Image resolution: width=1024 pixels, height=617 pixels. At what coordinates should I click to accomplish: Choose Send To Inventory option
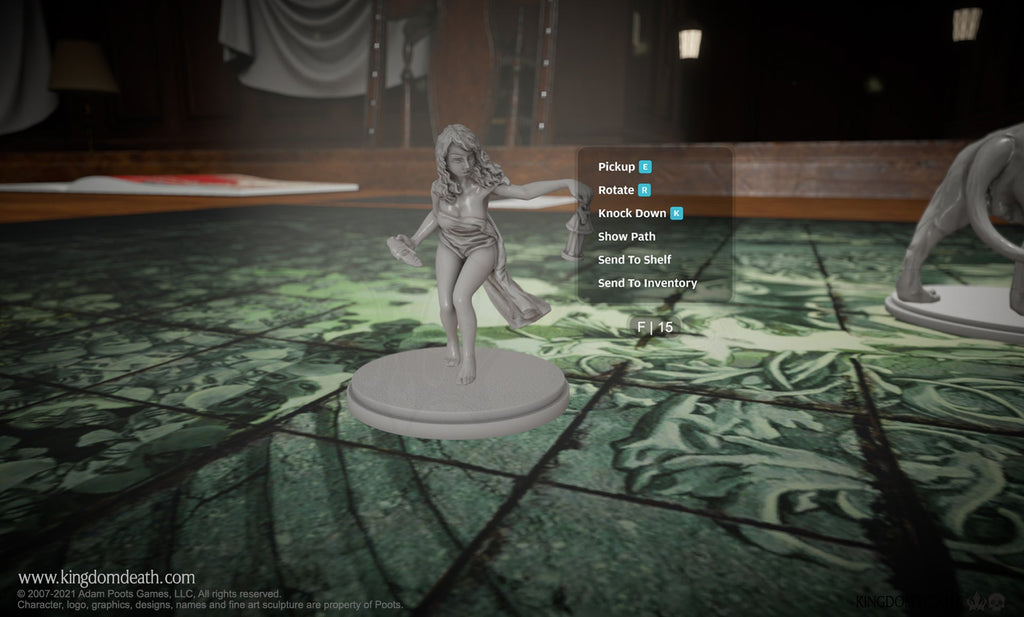(x=647, y=283)
